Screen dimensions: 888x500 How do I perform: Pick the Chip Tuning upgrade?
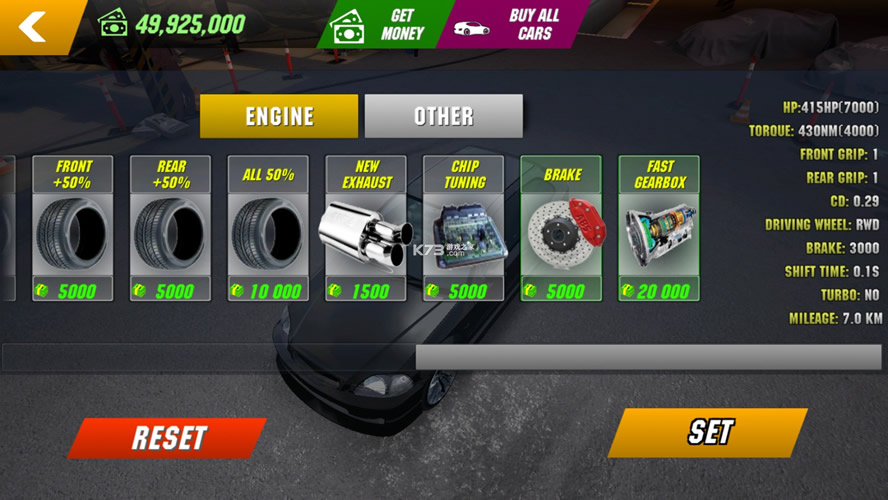point(464,228)
